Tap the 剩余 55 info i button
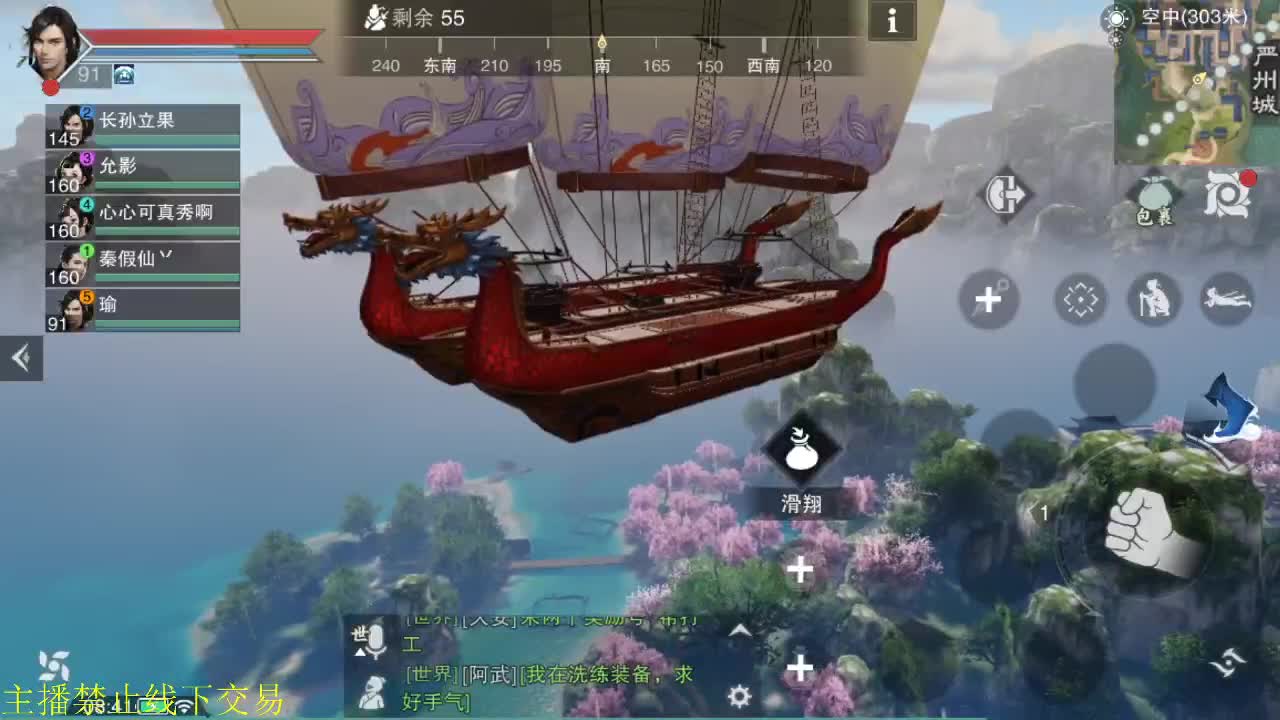The width and height of the screenshot is (1280, 720). tap(891, 20)
